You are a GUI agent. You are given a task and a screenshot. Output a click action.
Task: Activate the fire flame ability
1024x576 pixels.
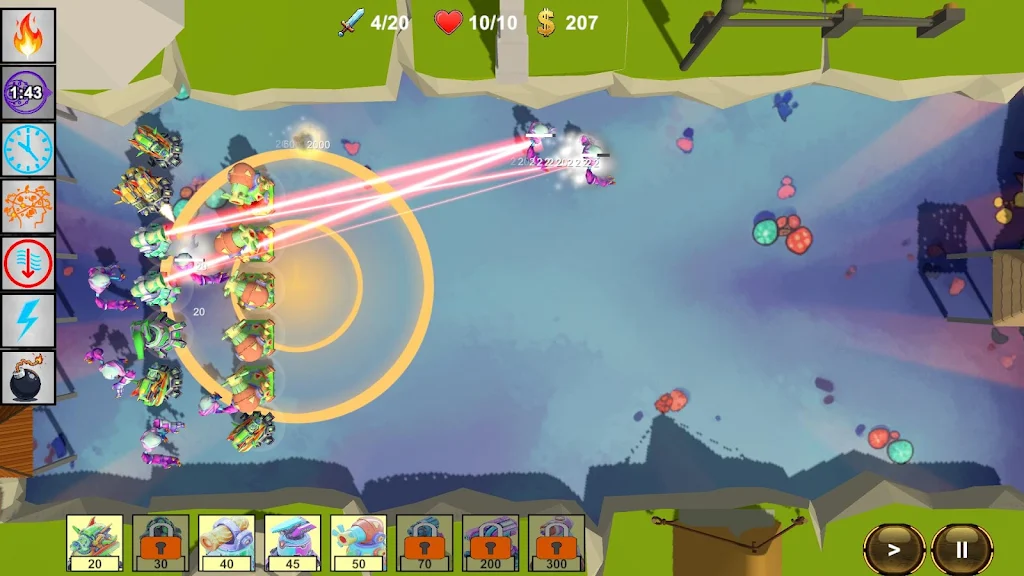coord(28,35)
